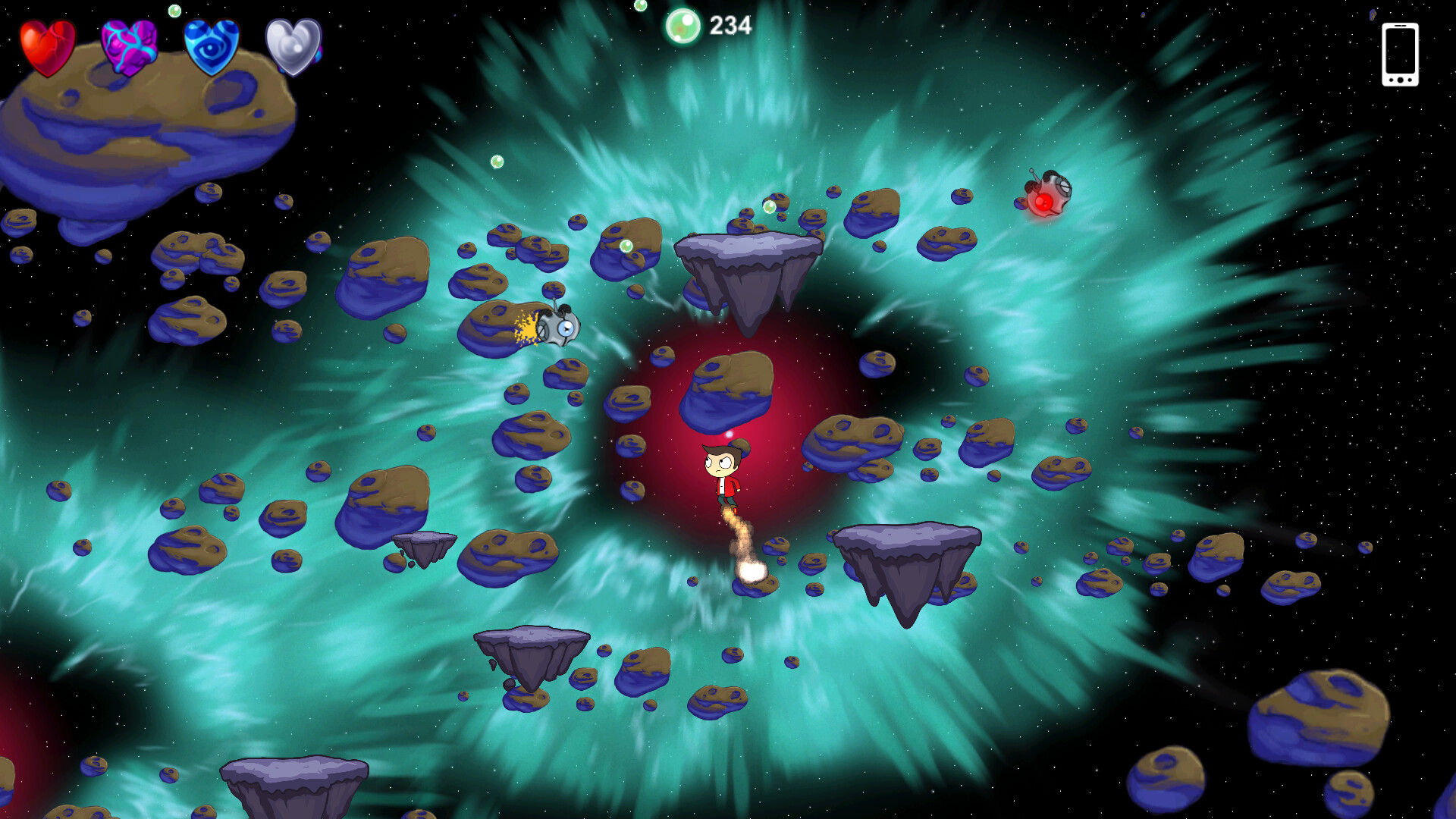Click the gray robot enemy emitting sparks
The image size is (1456, 819).
pos(559,326)
